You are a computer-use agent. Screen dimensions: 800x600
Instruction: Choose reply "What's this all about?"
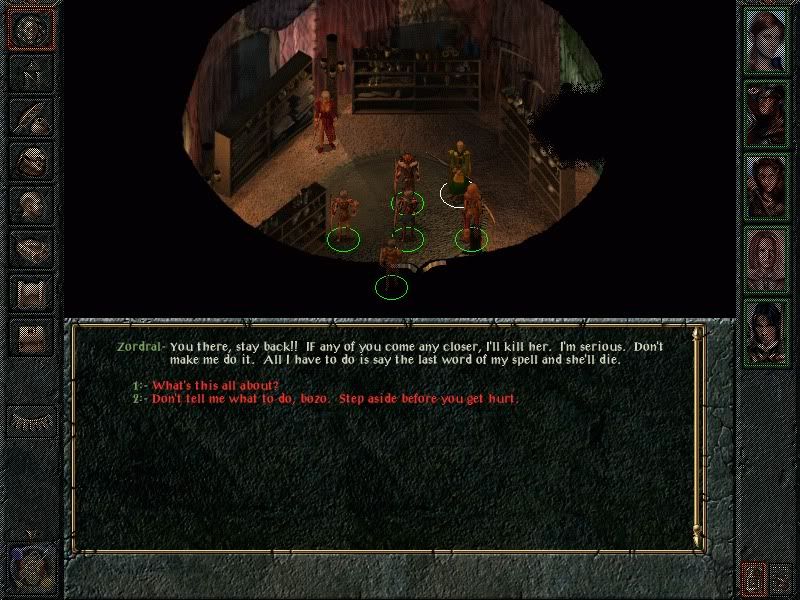215,386
